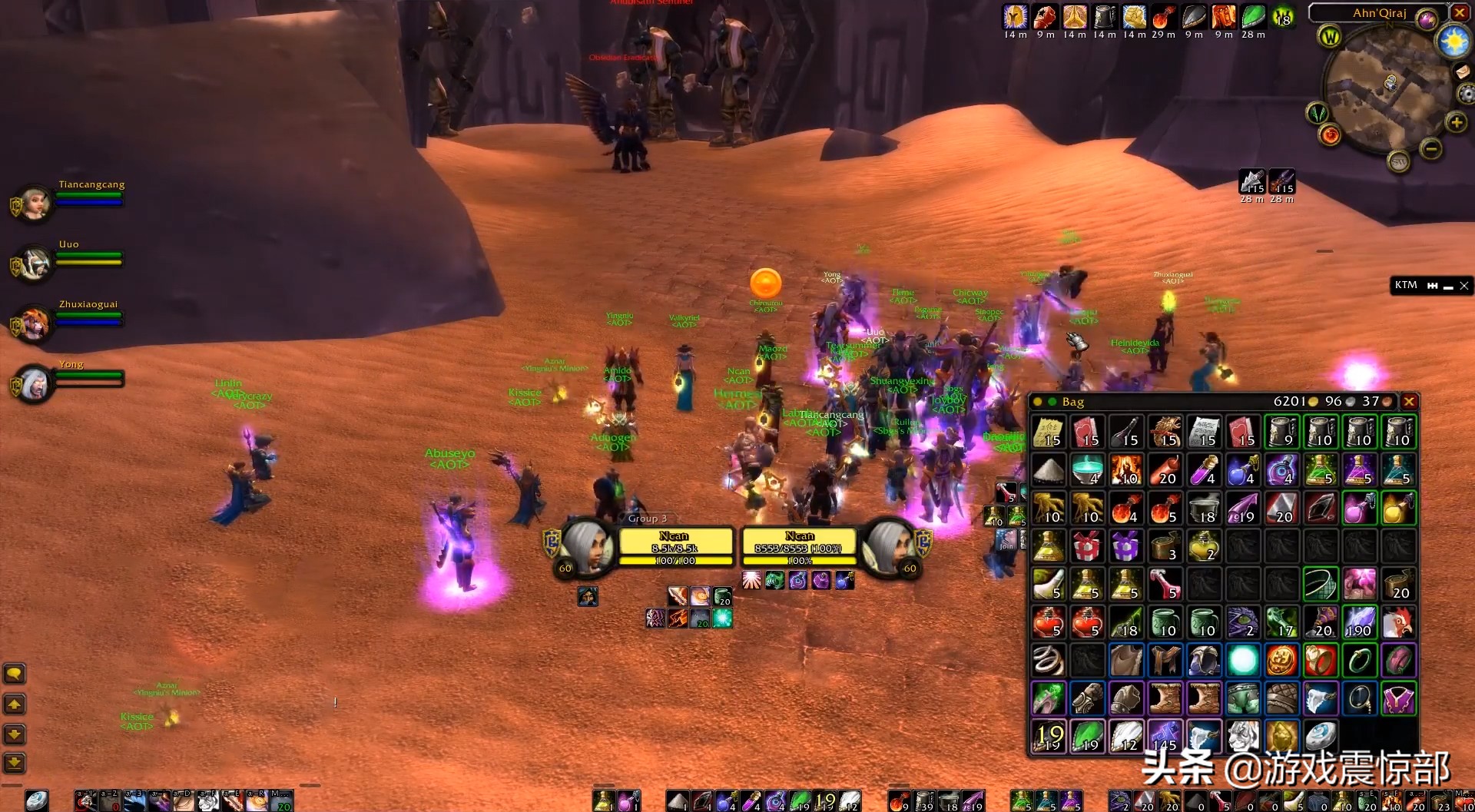Image resolution: width=1475 pixels, height=812 pixels.
Task: Click the gear tracking button on minimap
Action: click(x=1466, y=94)
